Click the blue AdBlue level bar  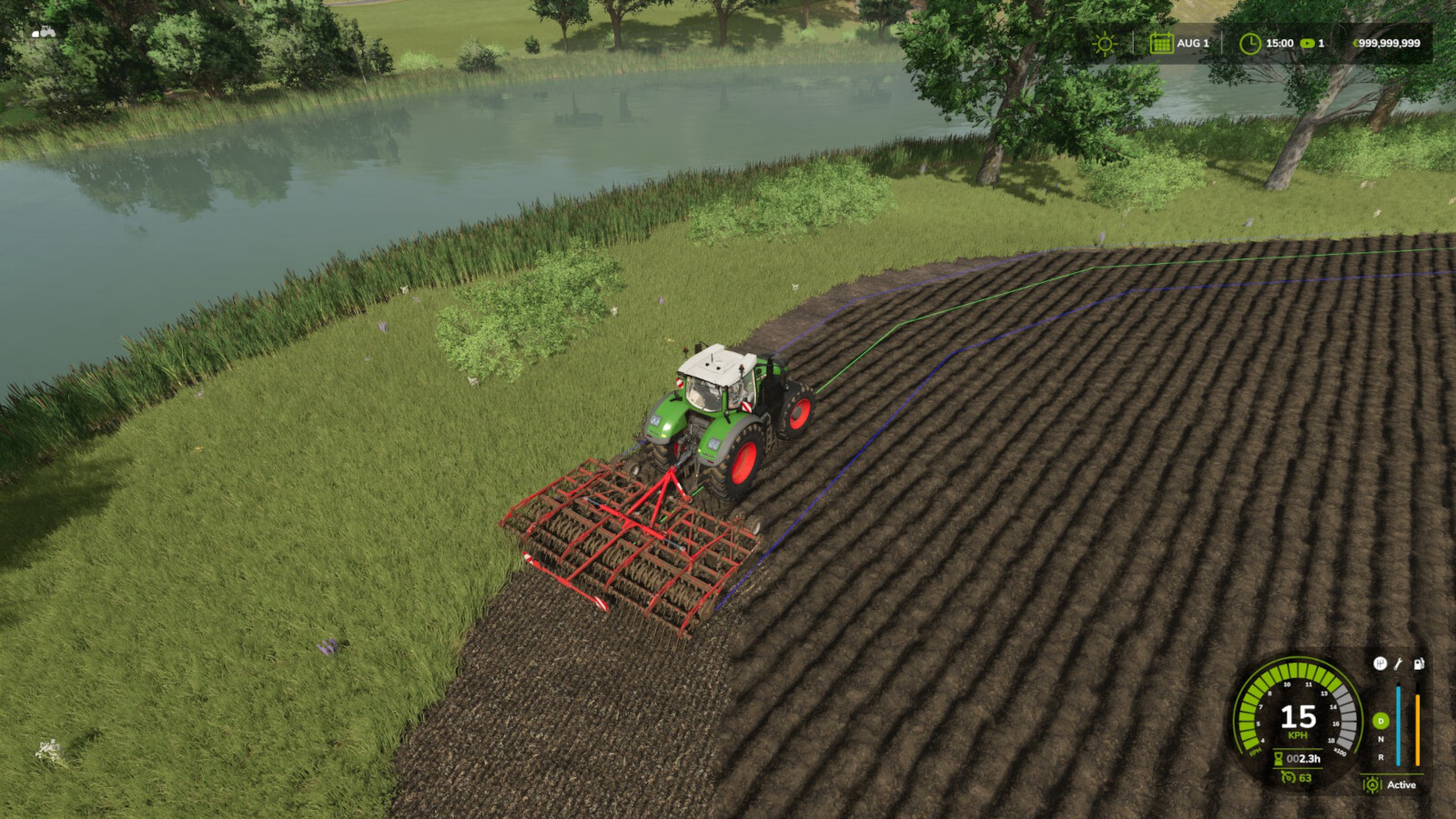click(x=1399, y=724)
